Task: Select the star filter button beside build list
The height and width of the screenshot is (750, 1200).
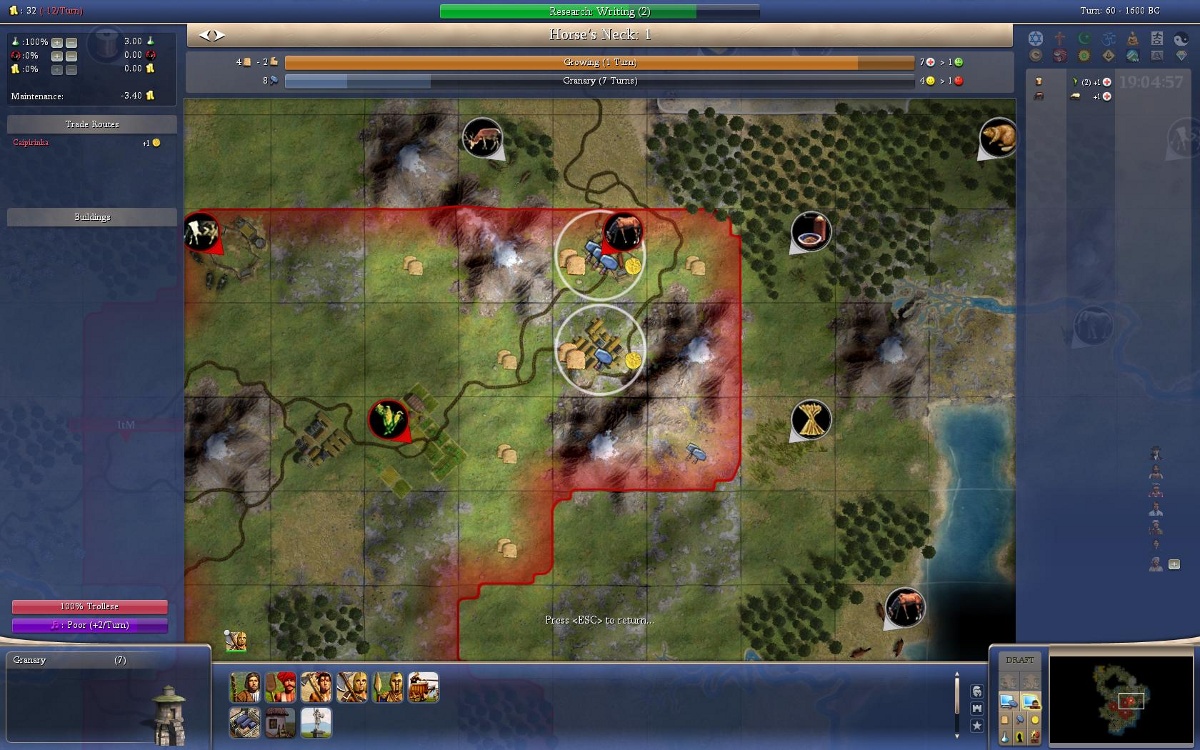Action: coord(977,725)
